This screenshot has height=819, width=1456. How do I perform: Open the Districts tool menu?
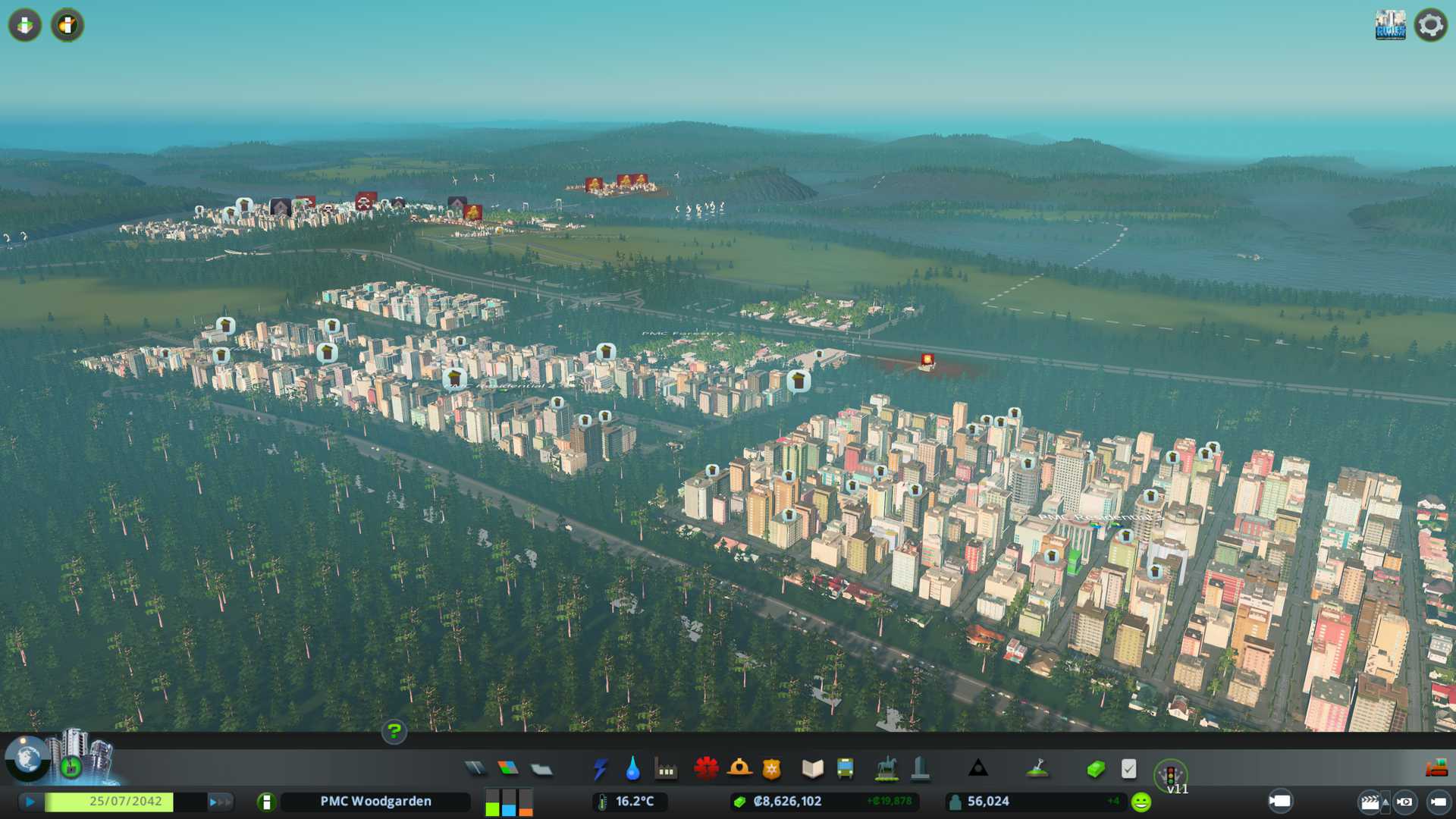[x=541, y=769]
